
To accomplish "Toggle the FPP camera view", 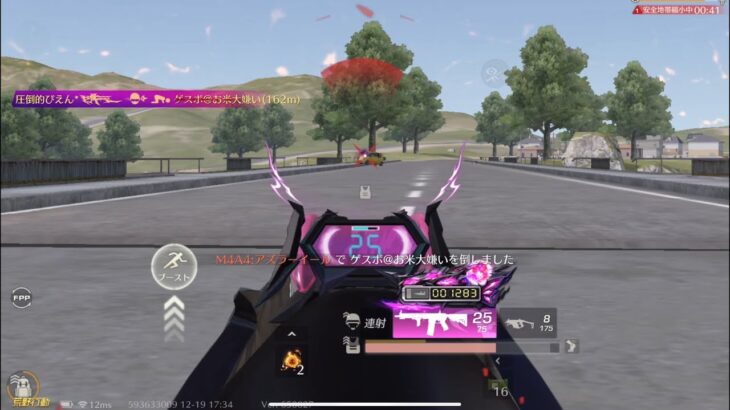I will (x=21, y=297).
